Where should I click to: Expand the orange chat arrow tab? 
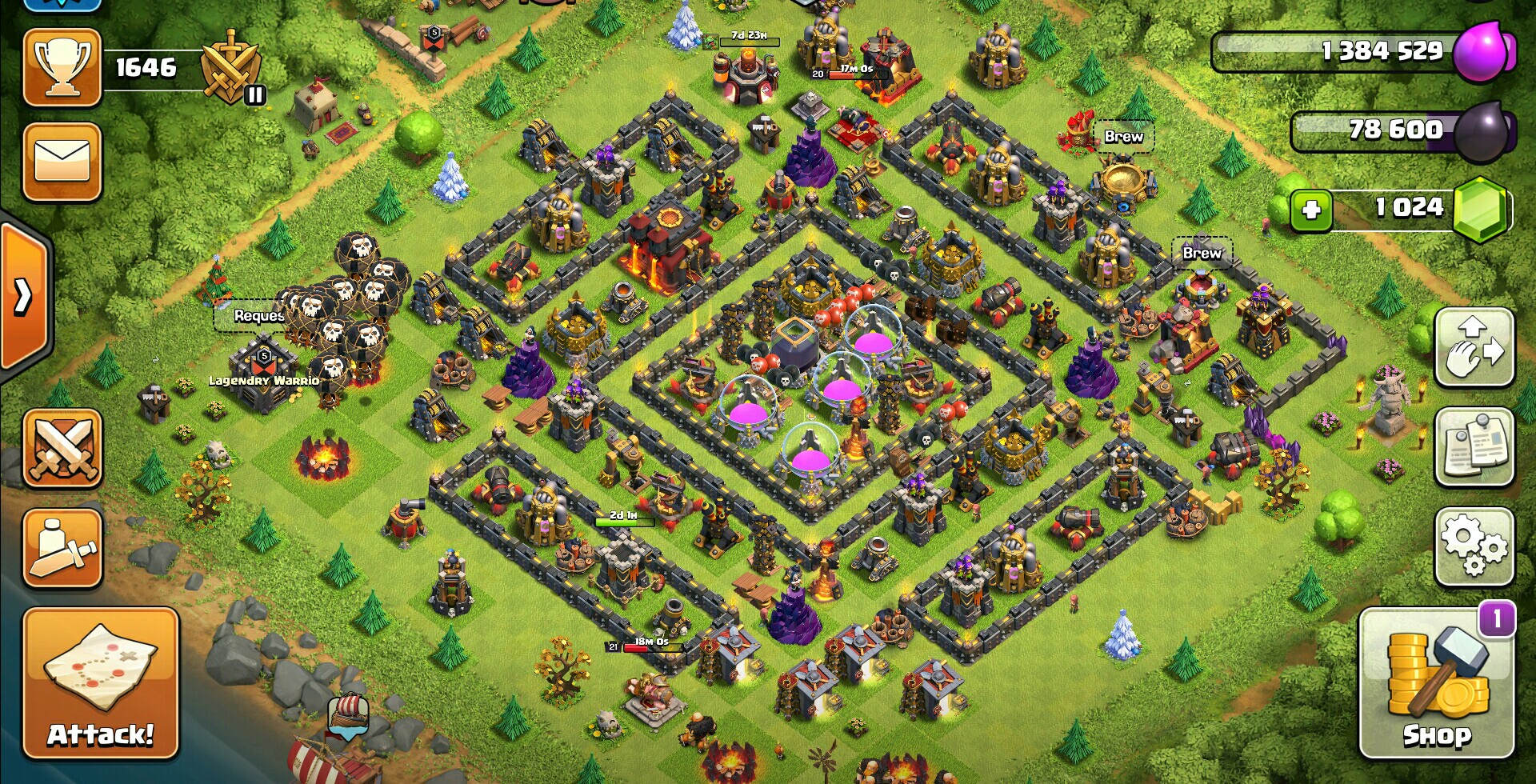coord(24,298)
